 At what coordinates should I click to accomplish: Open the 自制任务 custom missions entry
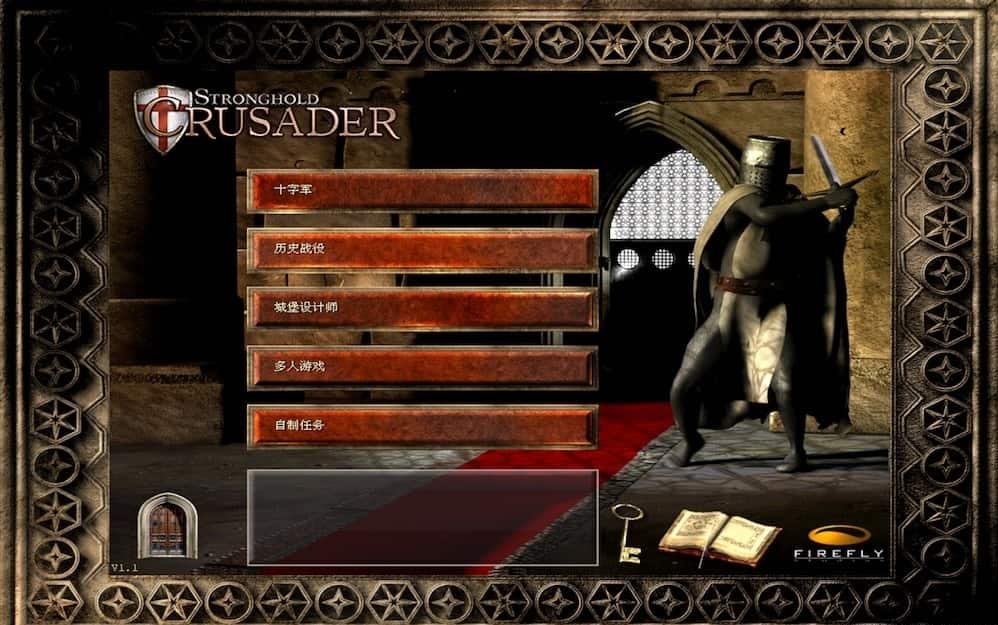pos(422,426)
